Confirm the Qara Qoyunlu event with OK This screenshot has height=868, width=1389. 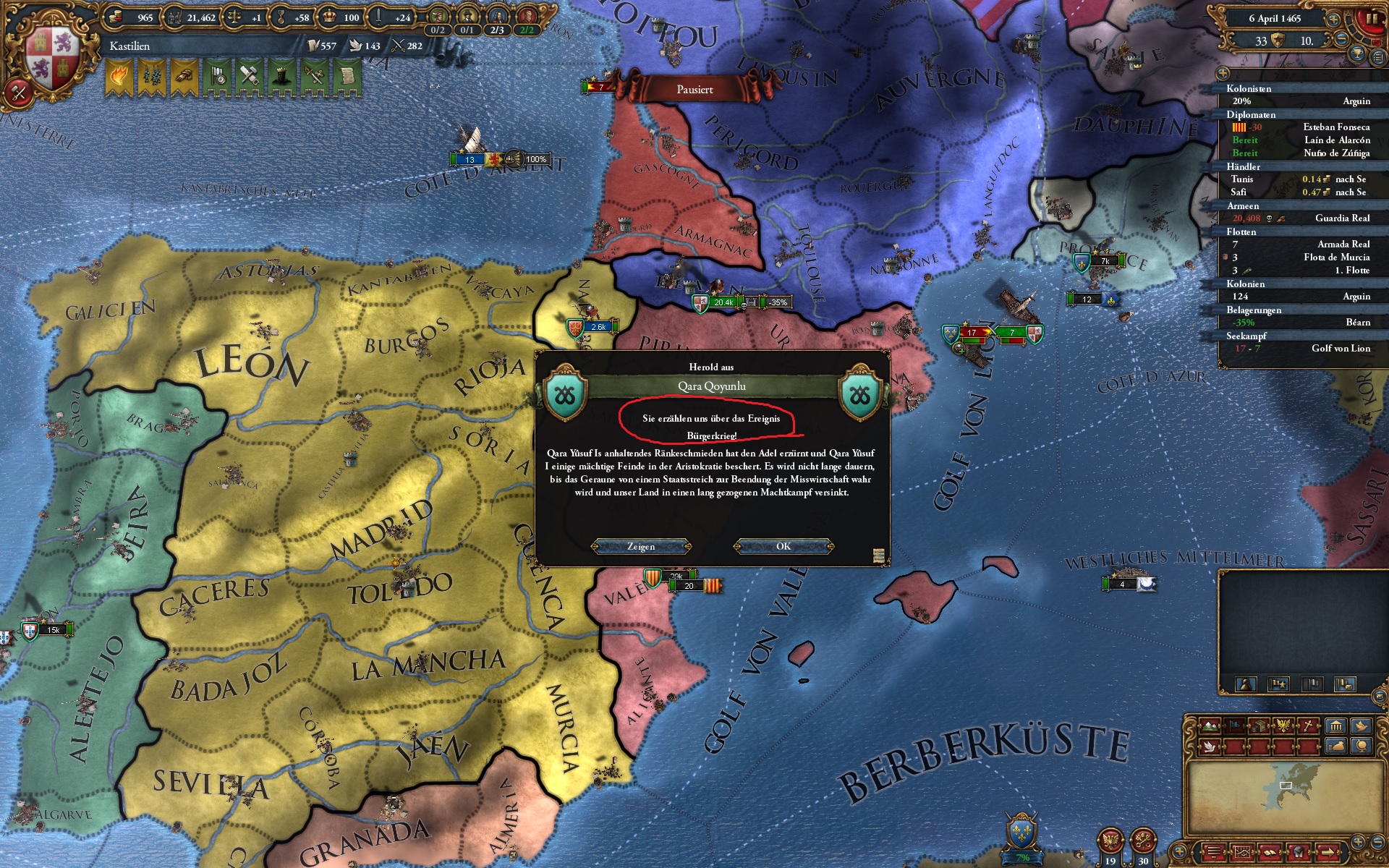(x=783, y=547)
